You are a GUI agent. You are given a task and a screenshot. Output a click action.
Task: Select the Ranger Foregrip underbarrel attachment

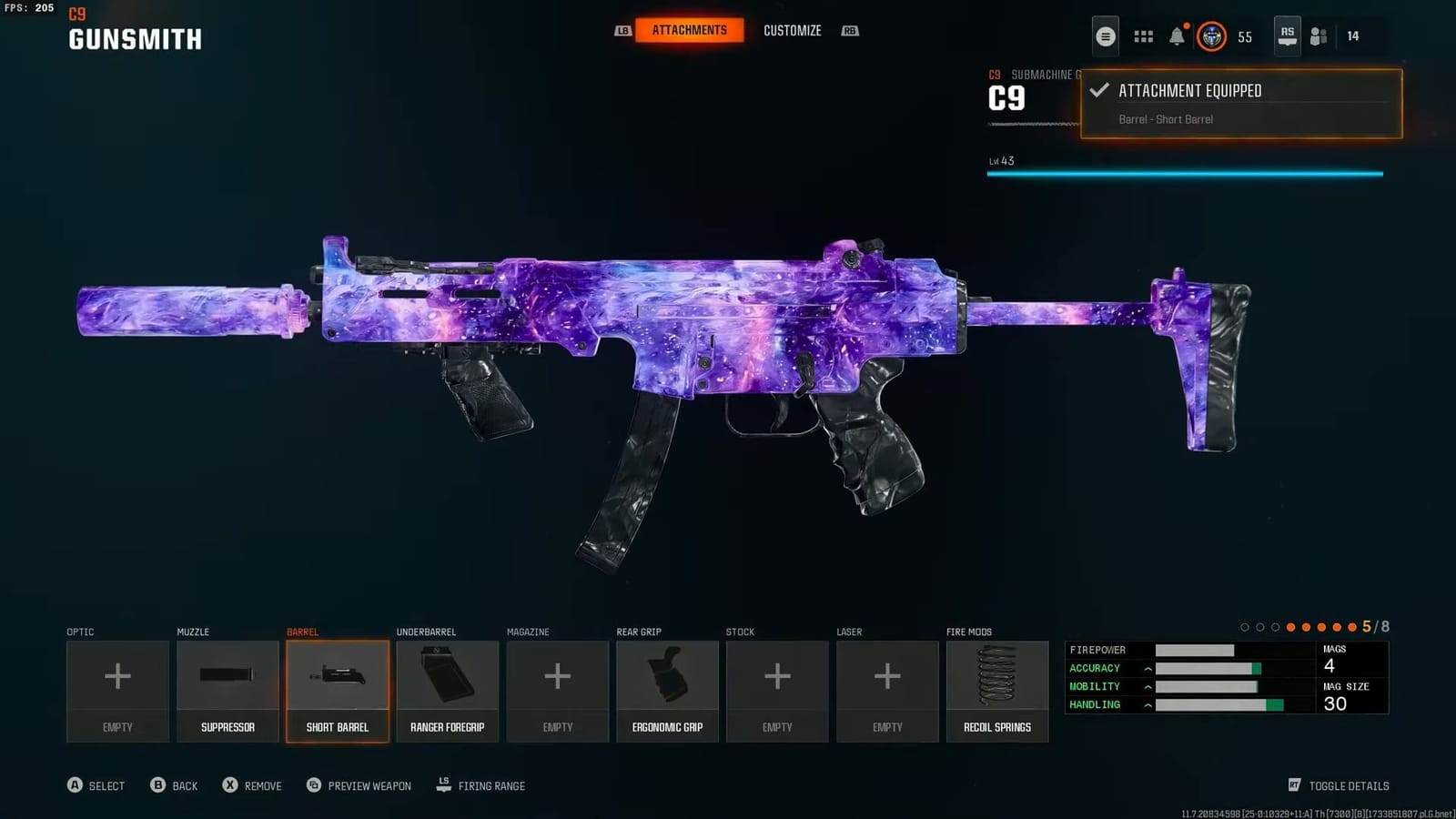pyautogui.click(x=448, y=690)
